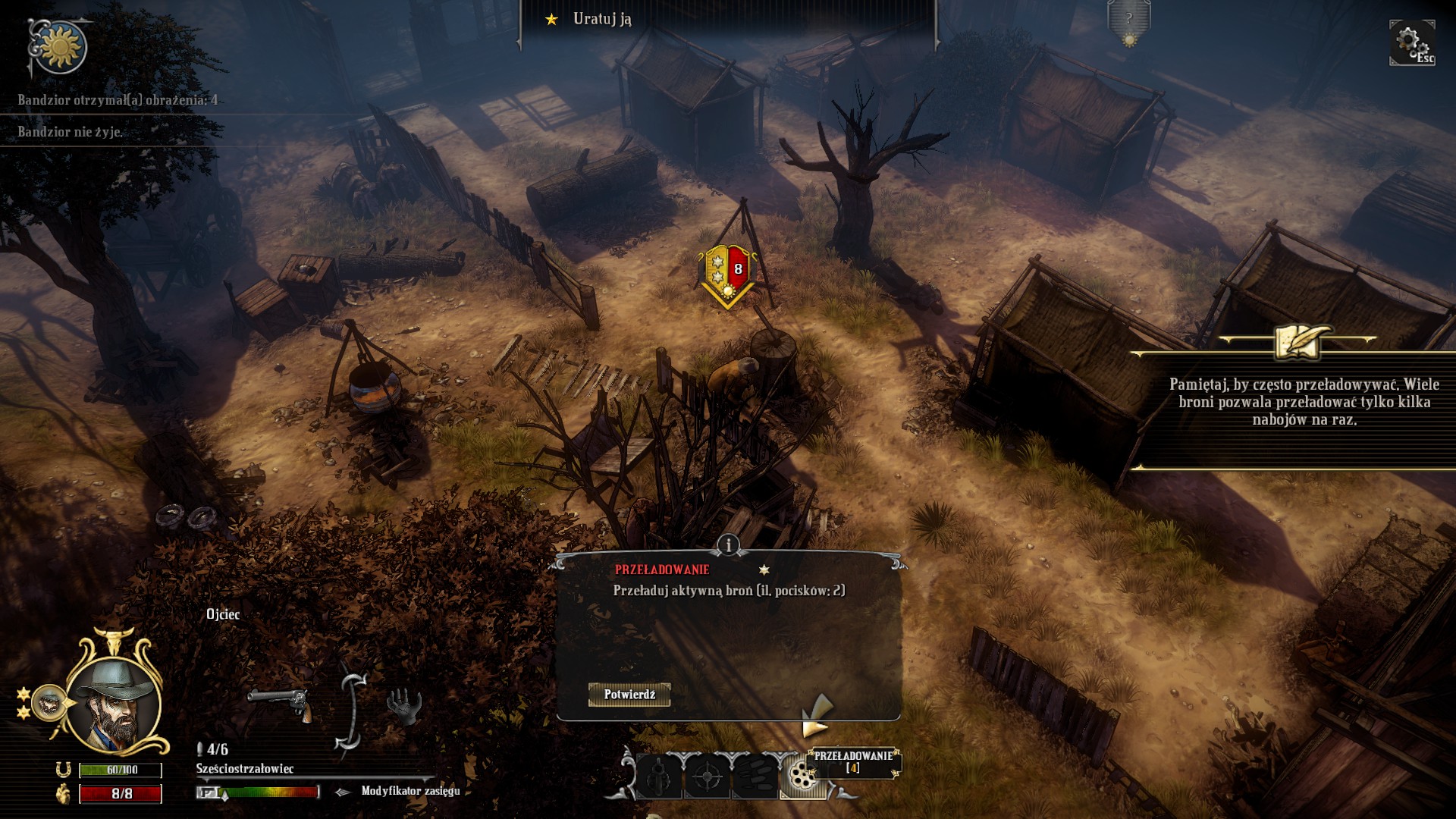1456x819 pixels.
Task: Open the info icon above the reload panel
Action: (728, 544)
